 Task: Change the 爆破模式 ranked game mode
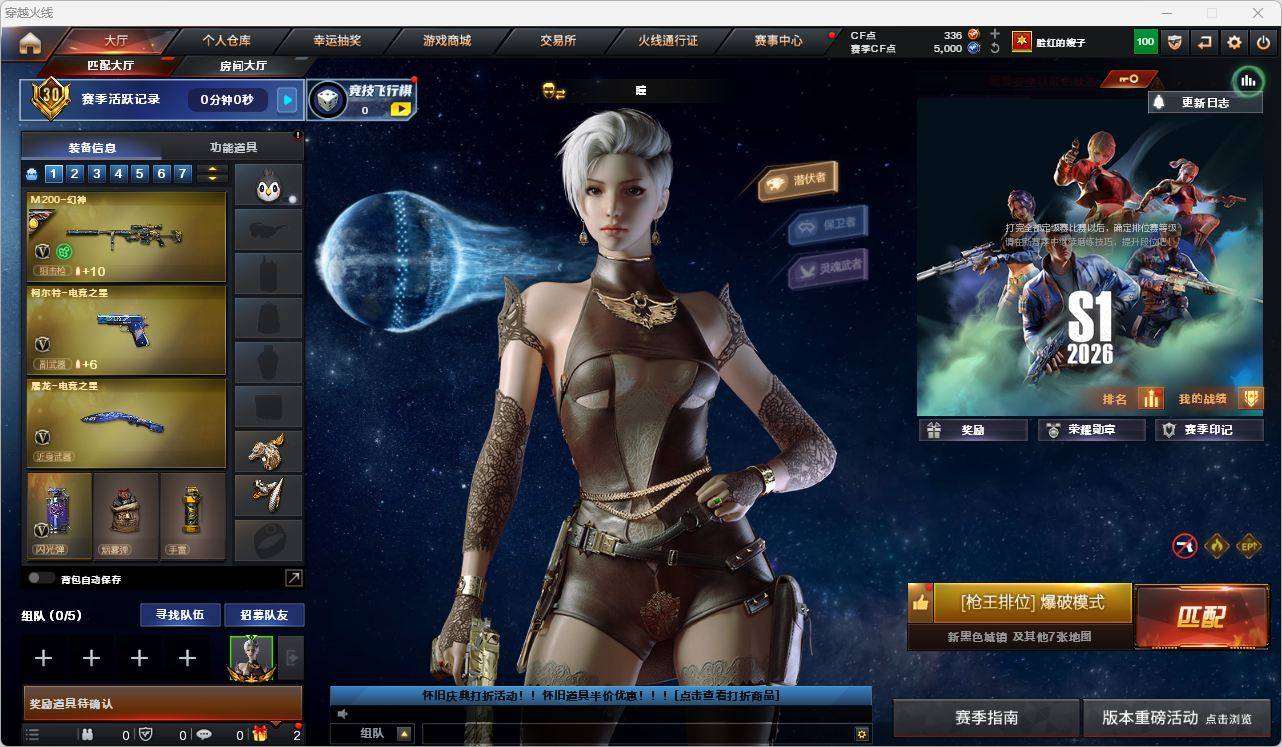1032,603
